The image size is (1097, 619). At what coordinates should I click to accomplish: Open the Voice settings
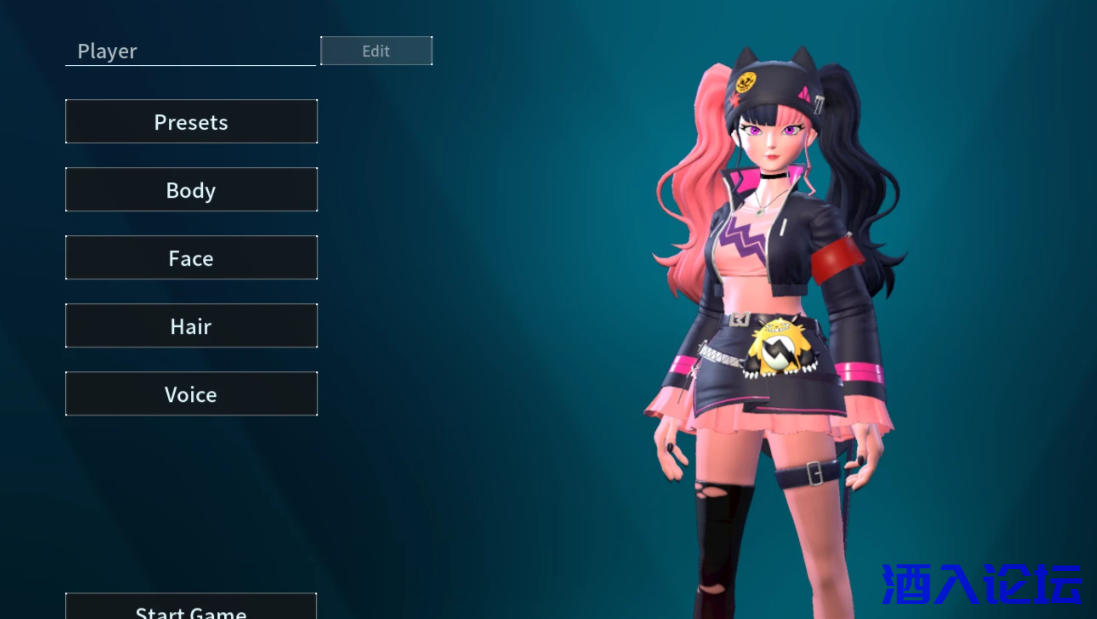tap(191, 394)
